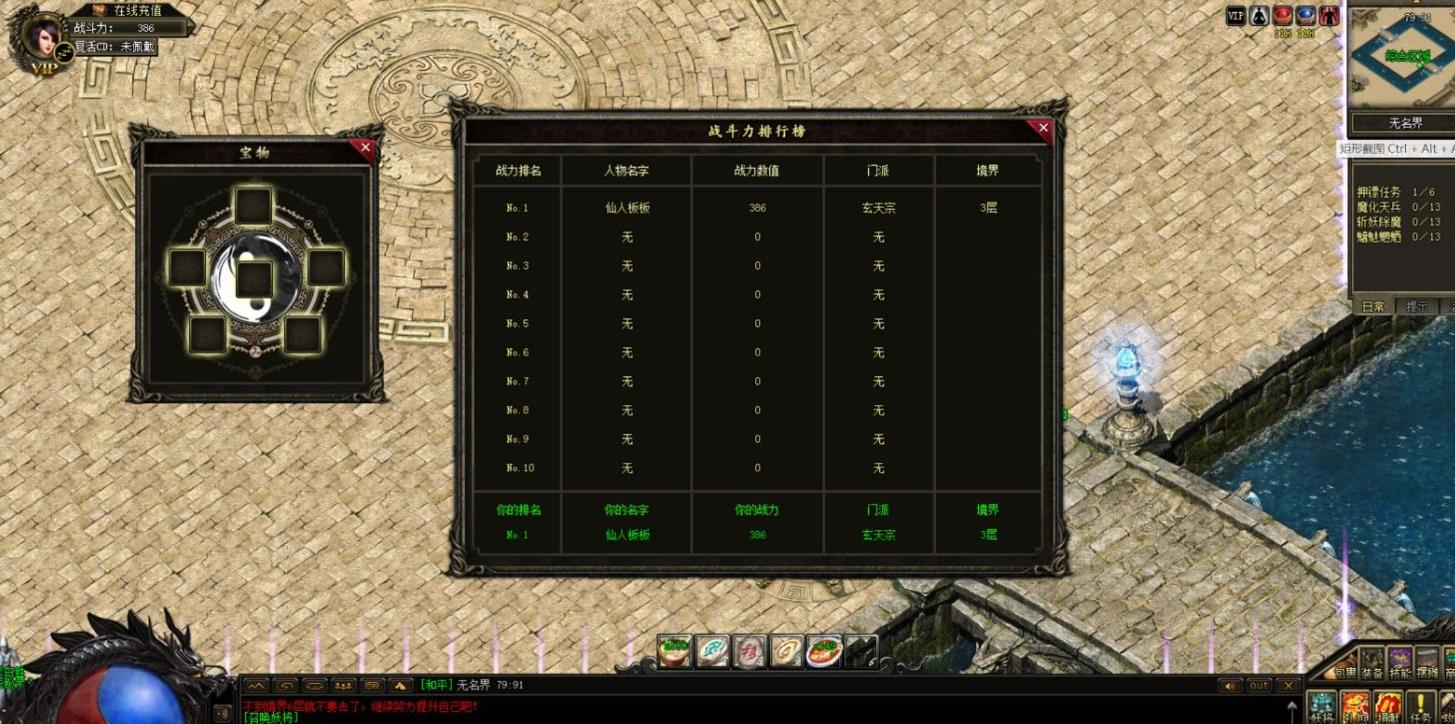This screenshot has width=1455, height=724.
Task: Click the VIP badge near the minimap
Action: click(1235, 15)
